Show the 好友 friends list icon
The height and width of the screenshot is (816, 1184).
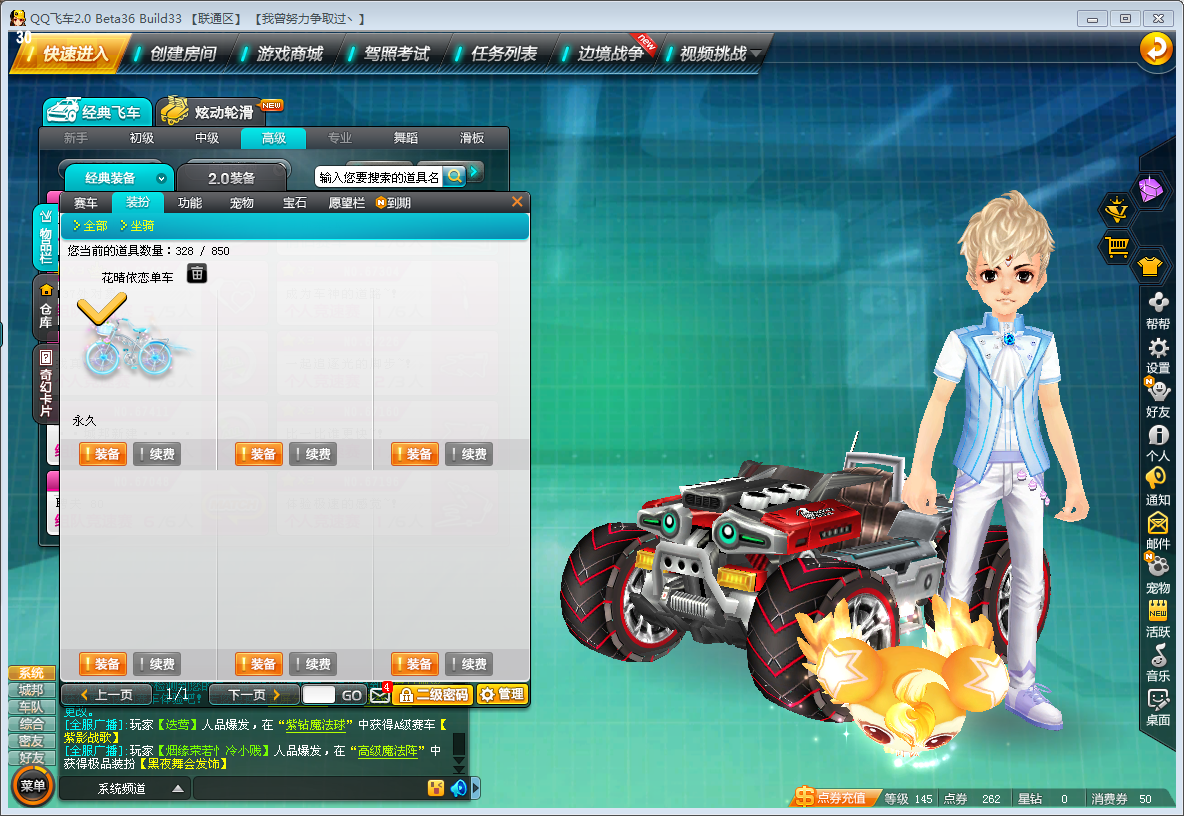(x=1158, y=399)
